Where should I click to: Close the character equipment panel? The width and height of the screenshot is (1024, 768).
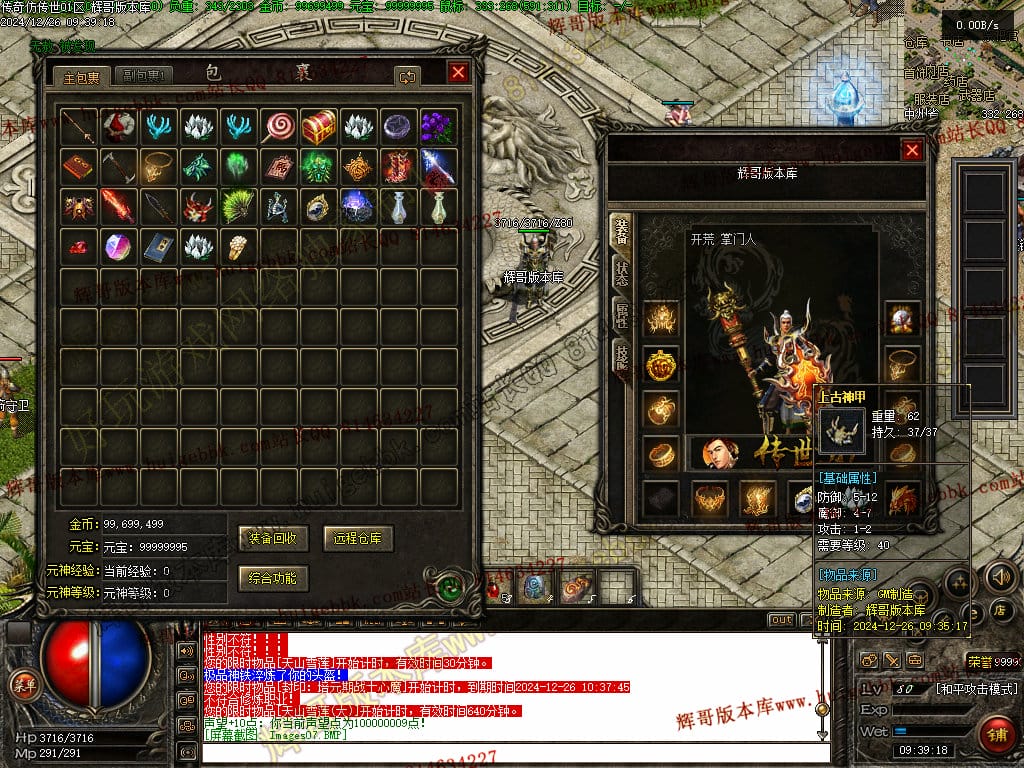(x=912, y=151)
